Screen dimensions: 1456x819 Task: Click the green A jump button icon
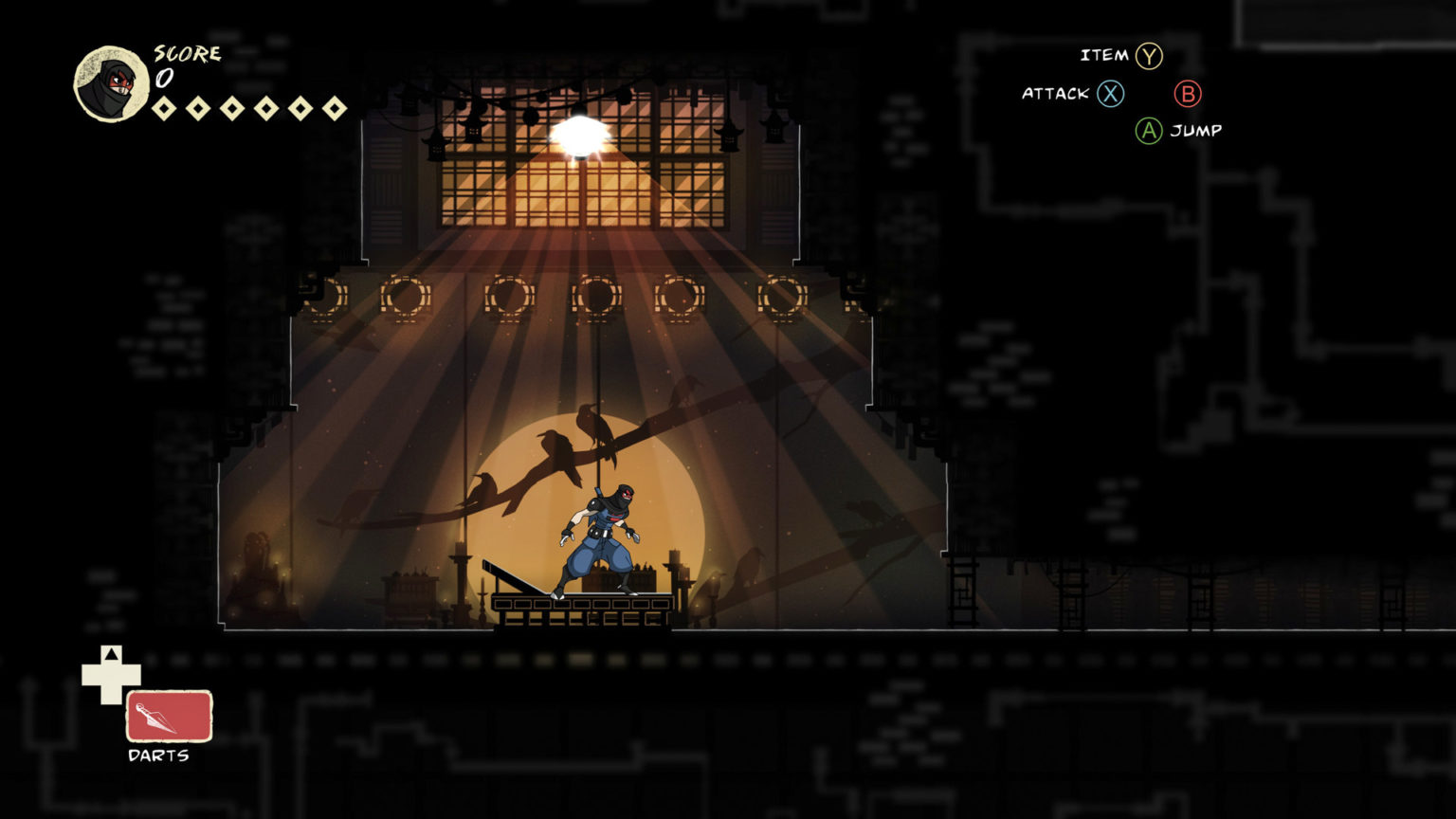tap(1148, 131)
